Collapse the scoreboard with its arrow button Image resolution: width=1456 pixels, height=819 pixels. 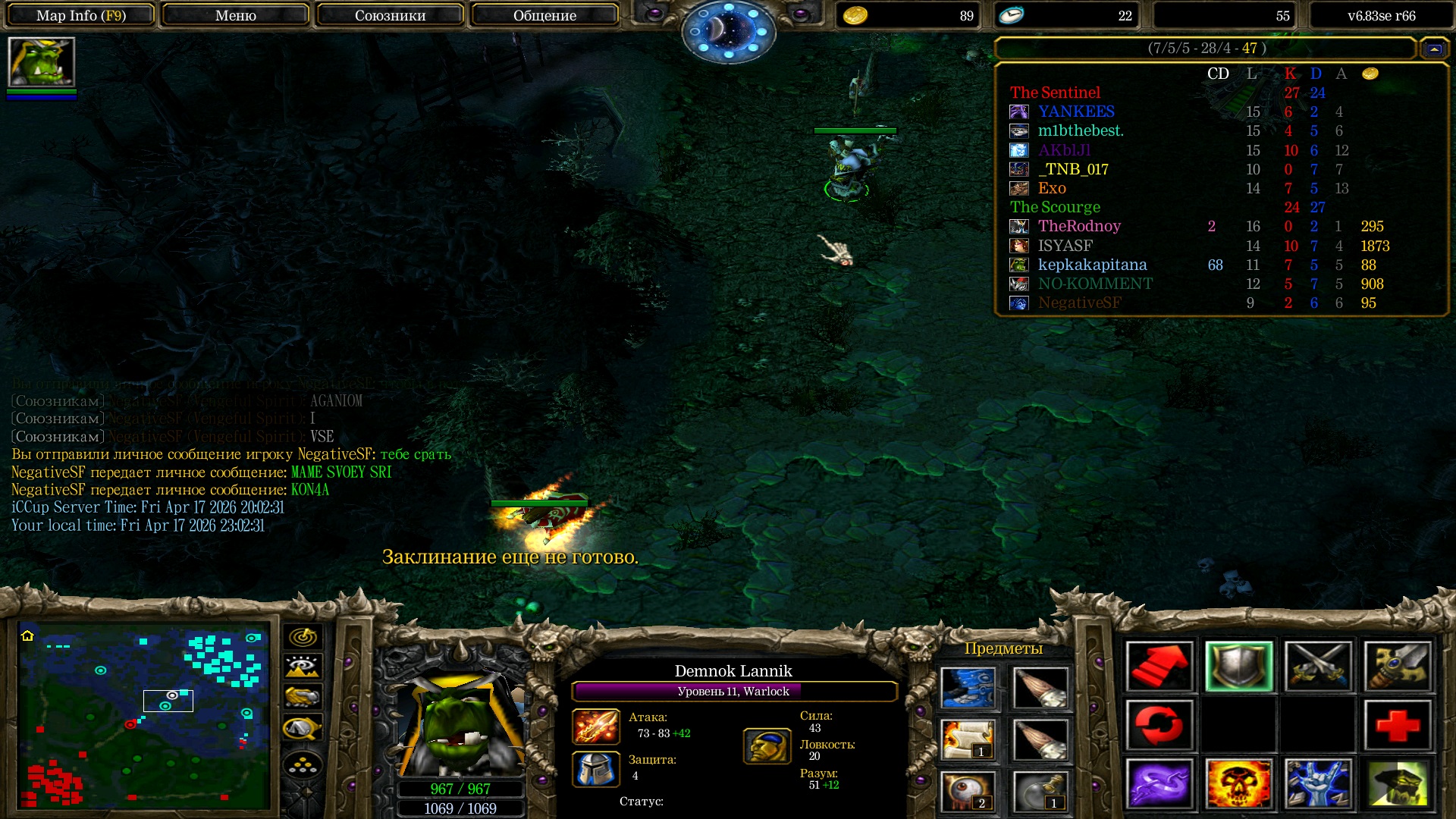coord(1433,49)
